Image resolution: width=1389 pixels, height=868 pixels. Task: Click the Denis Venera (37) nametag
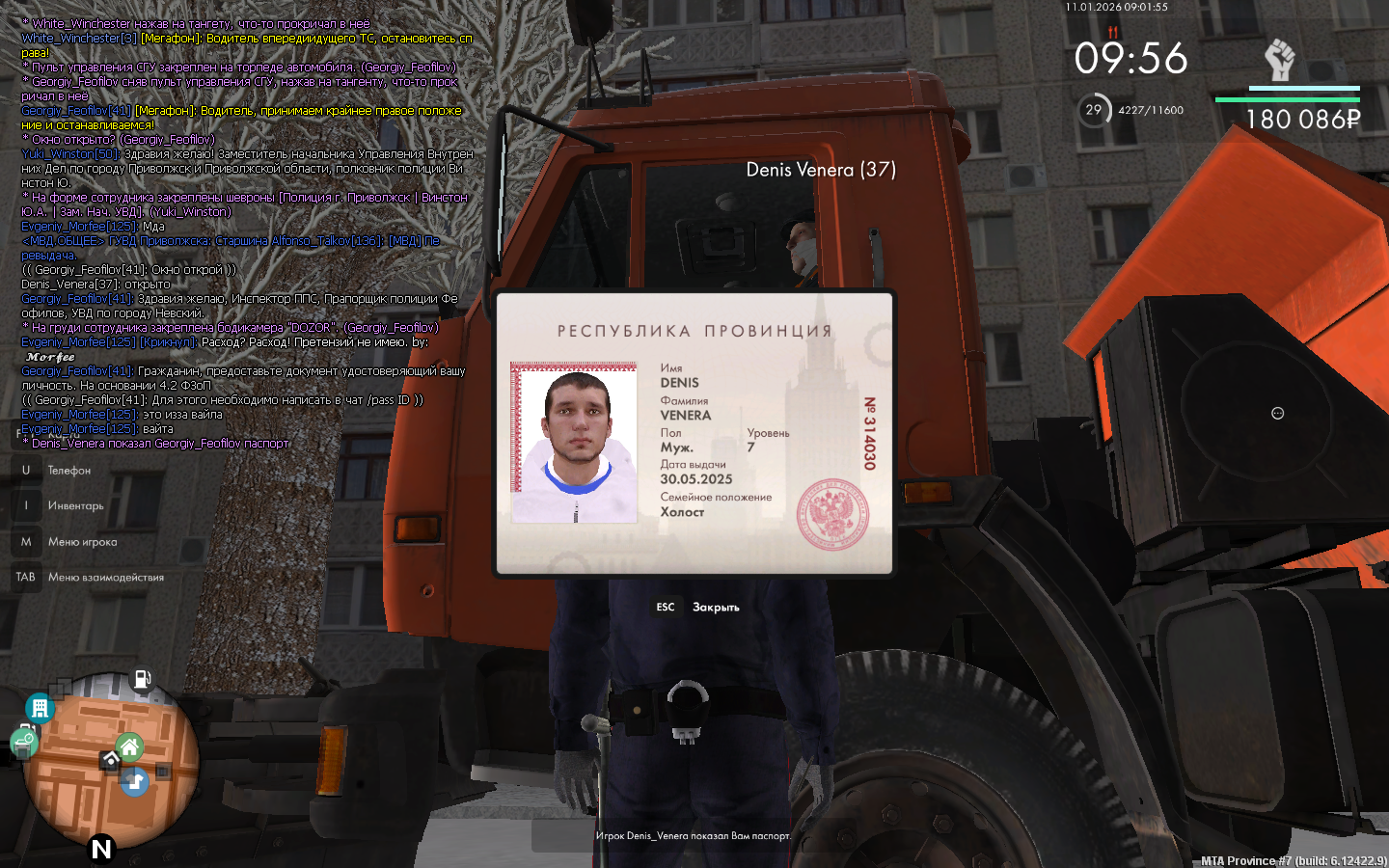click(x=821, y=170)
